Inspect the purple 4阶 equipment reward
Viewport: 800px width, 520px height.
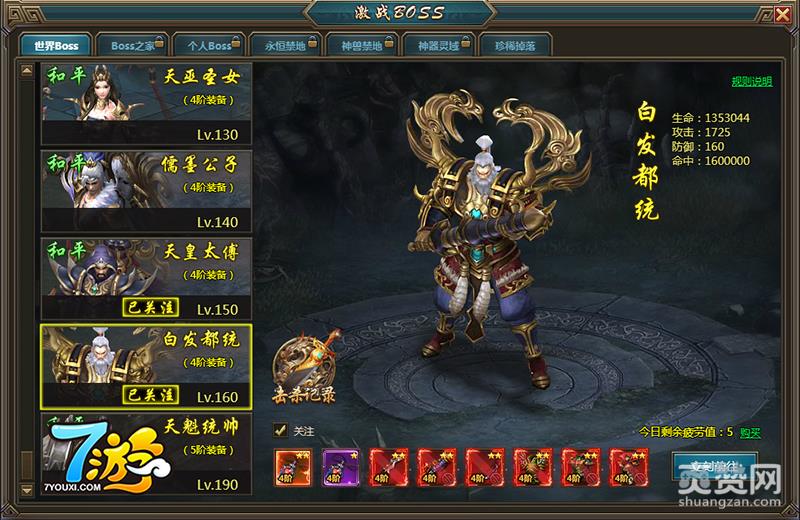(338, 467)
